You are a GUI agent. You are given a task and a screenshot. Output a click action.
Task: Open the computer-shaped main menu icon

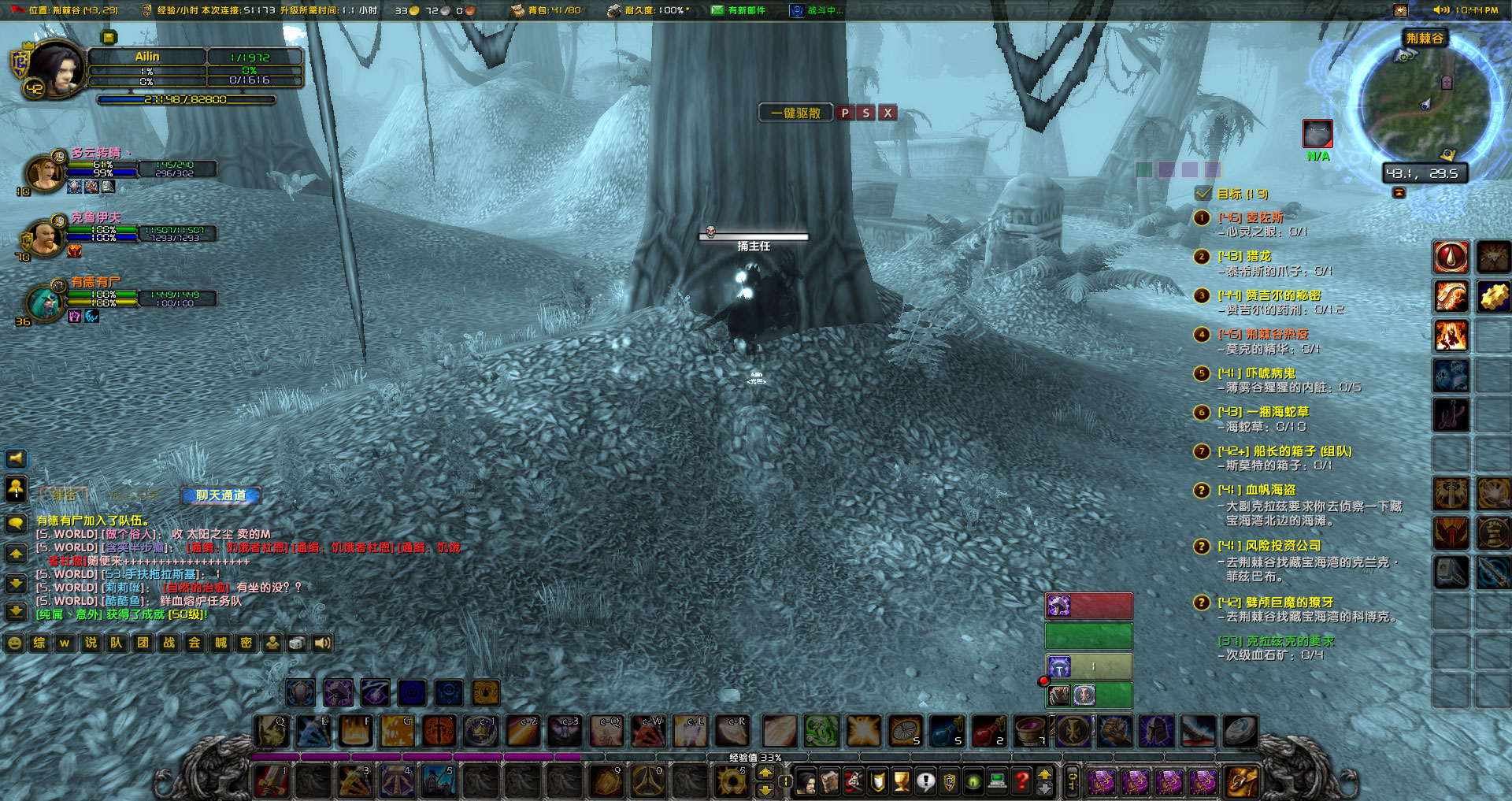coord(997,780)
